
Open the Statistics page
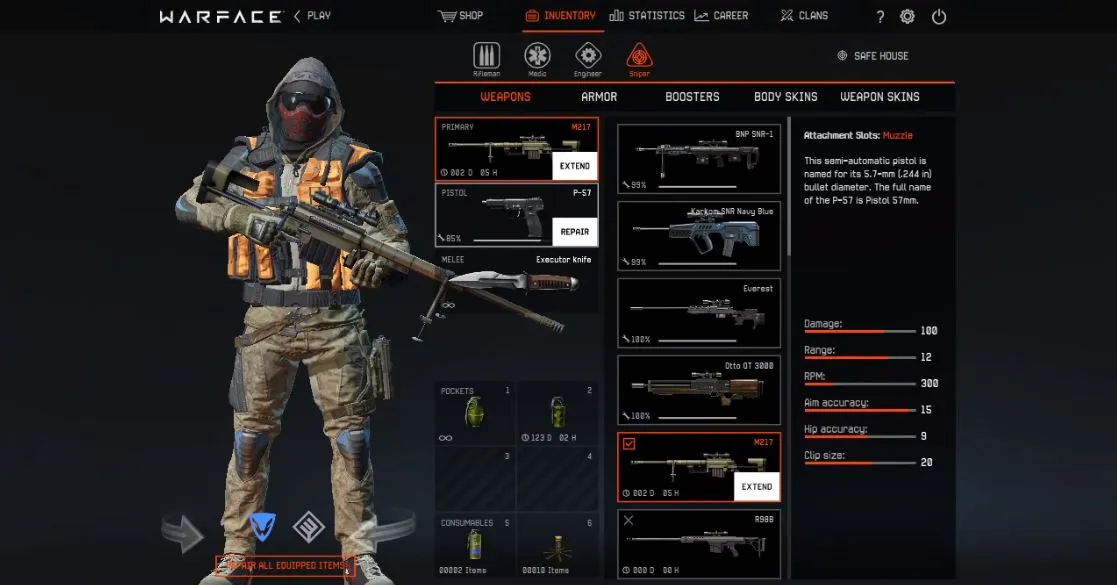(647, 16)
